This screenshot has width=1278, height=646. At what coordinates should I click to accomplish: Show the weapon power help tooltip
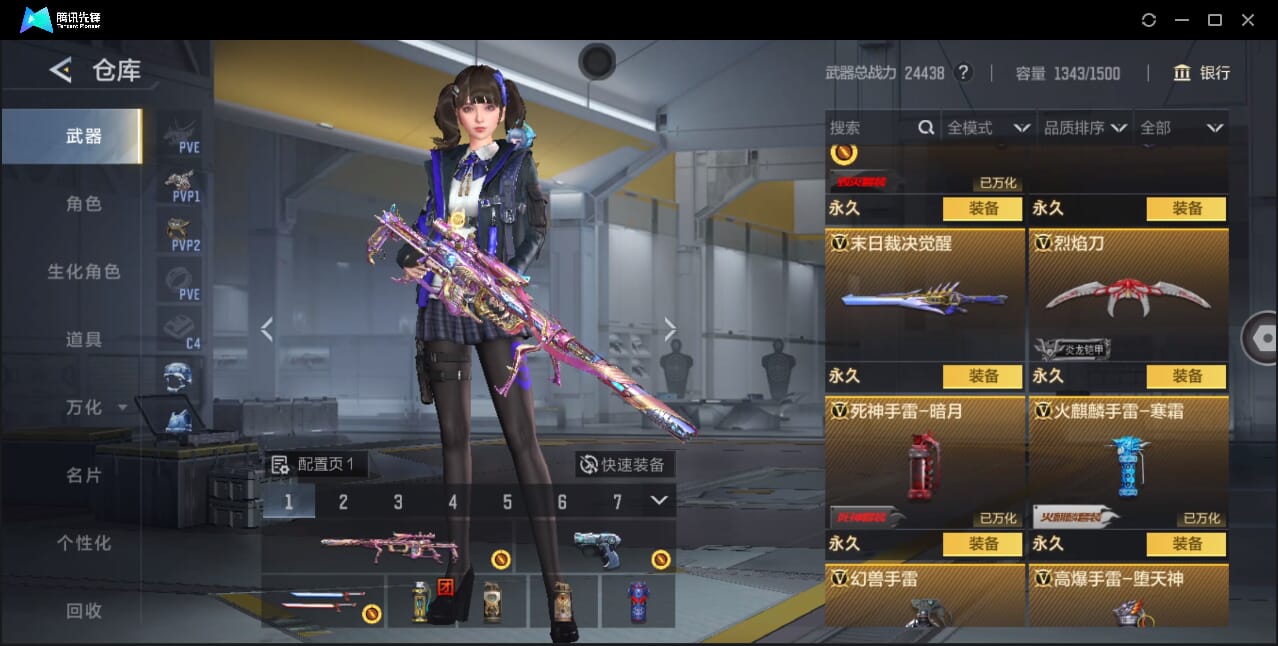[x=963, y=73]
